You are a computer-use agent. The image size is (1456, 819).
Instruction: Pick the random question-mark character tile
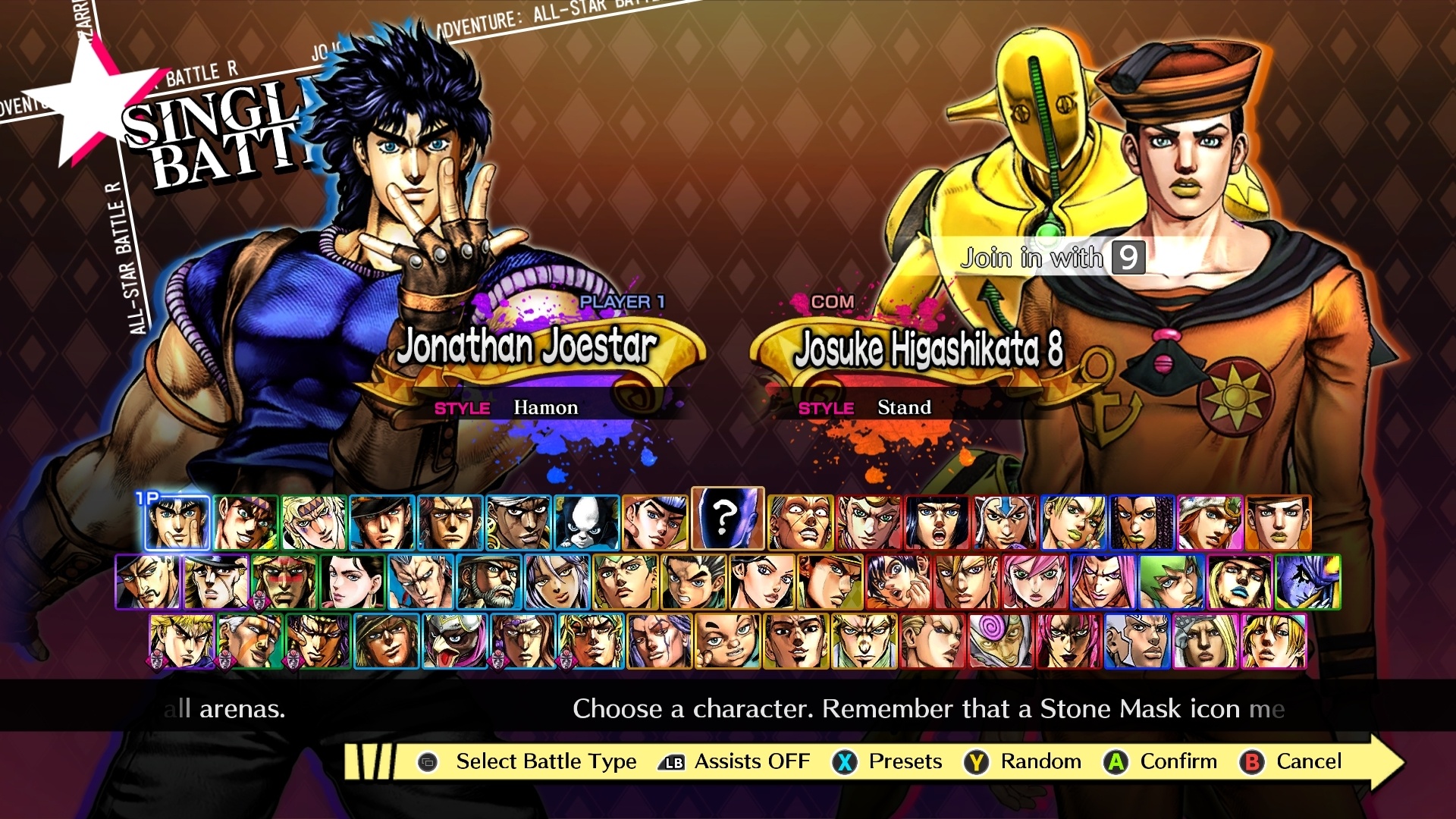point(727,519)
